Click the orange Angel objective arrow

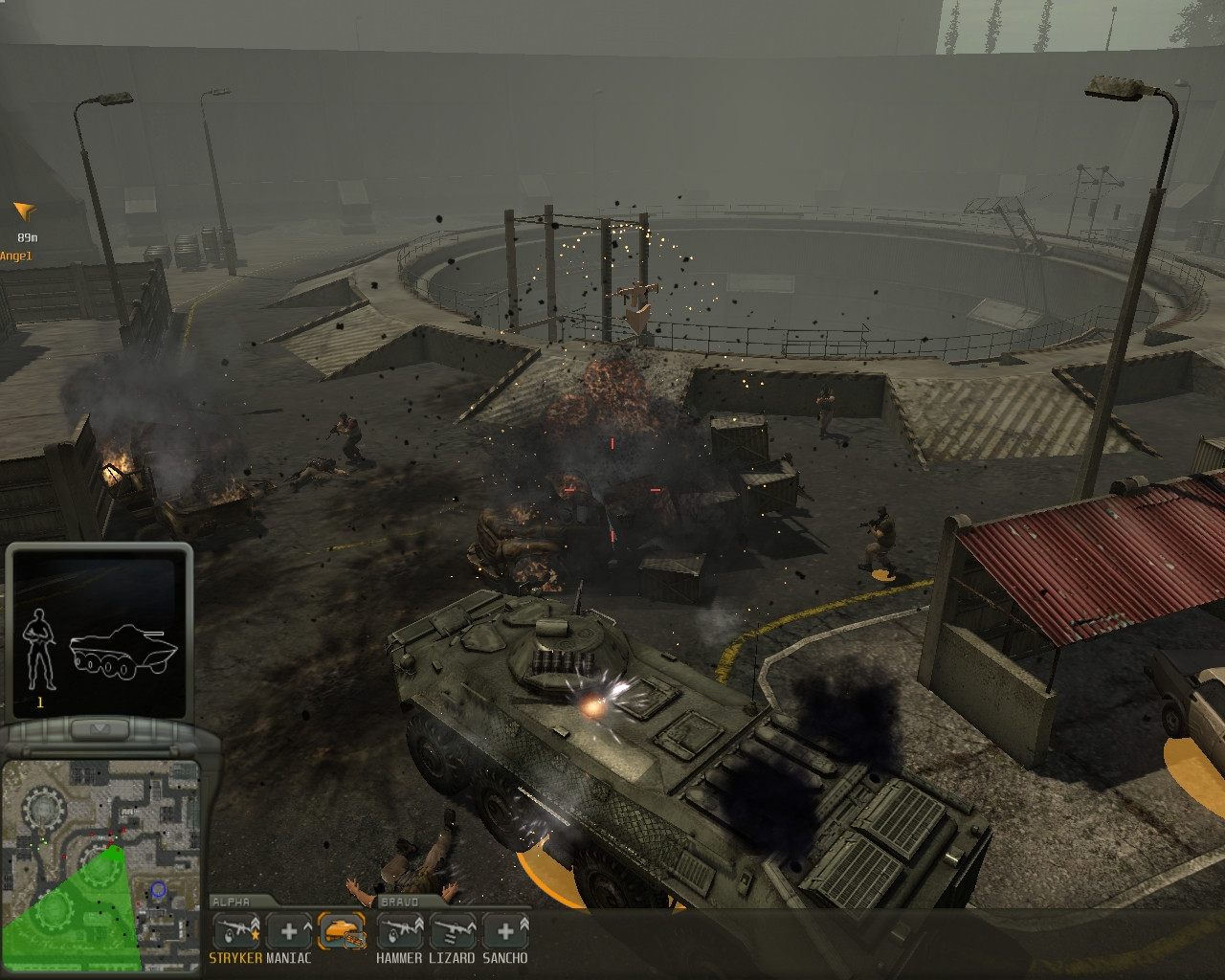coord(25,211)
